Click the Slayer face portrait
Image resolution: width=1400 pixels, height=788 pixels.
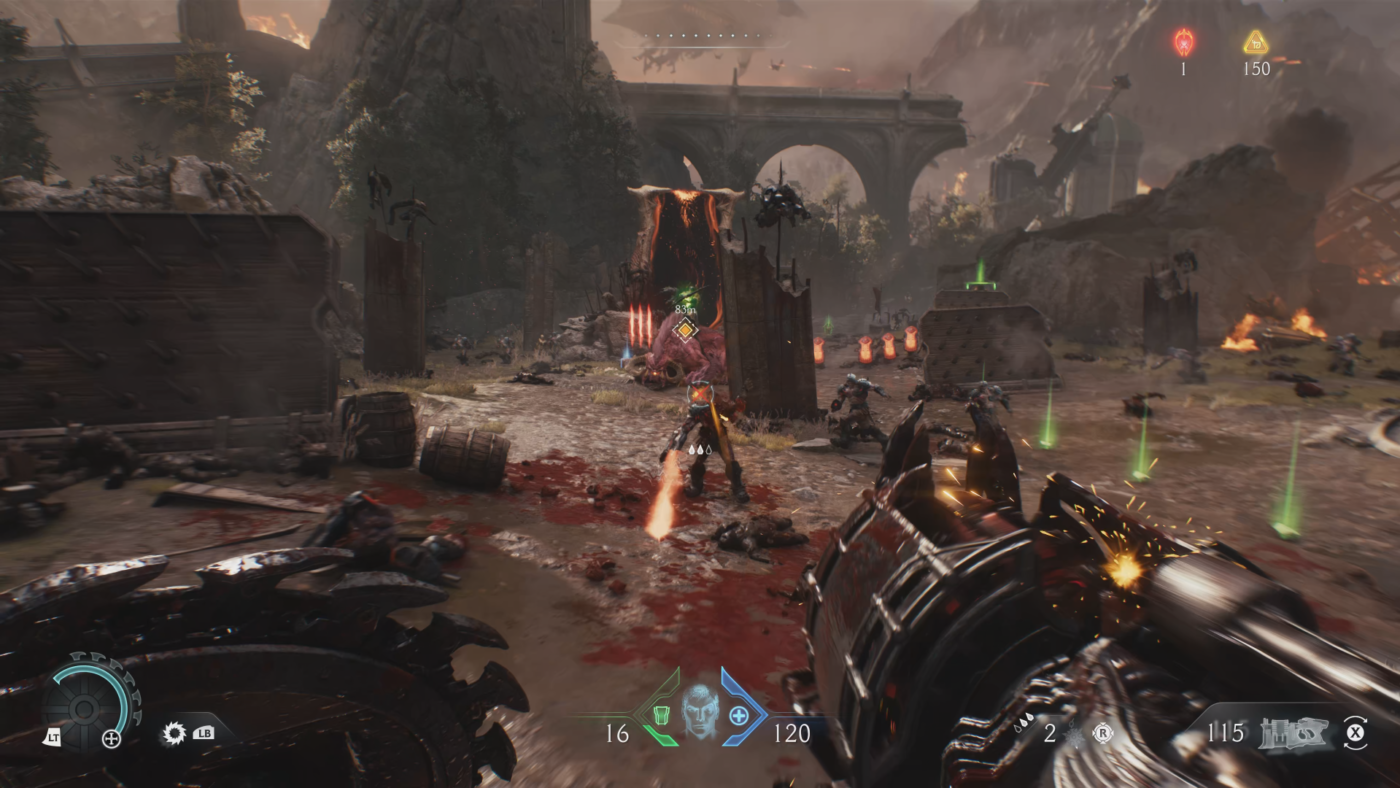700,712
